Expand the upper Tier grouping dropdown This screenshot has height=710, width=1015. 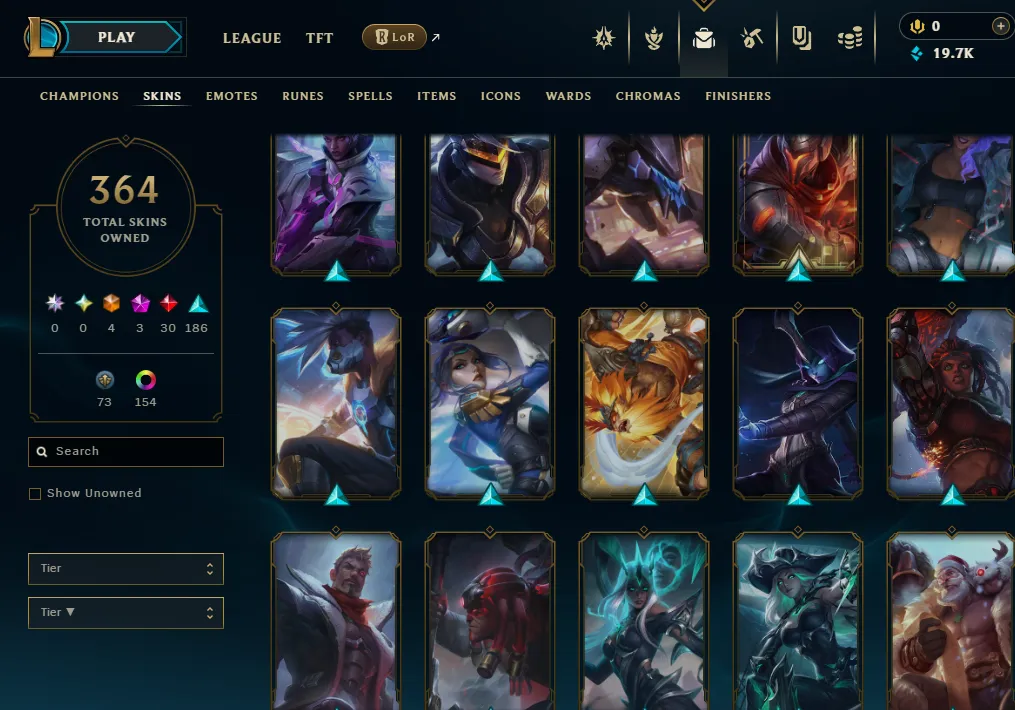[x=126, y=569]
